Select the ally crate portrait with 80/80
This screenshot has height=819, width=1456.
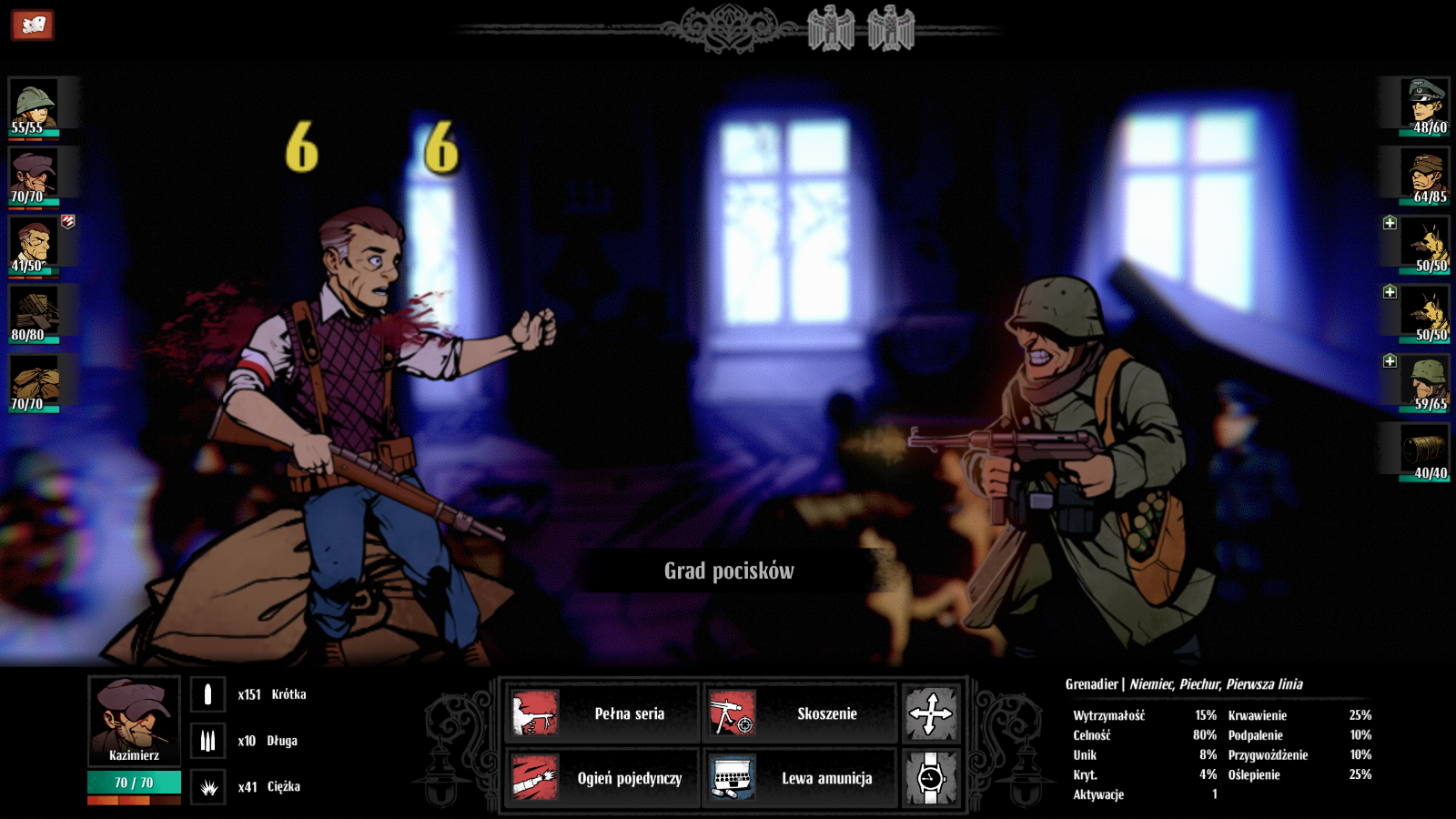(x=34, y=313)
